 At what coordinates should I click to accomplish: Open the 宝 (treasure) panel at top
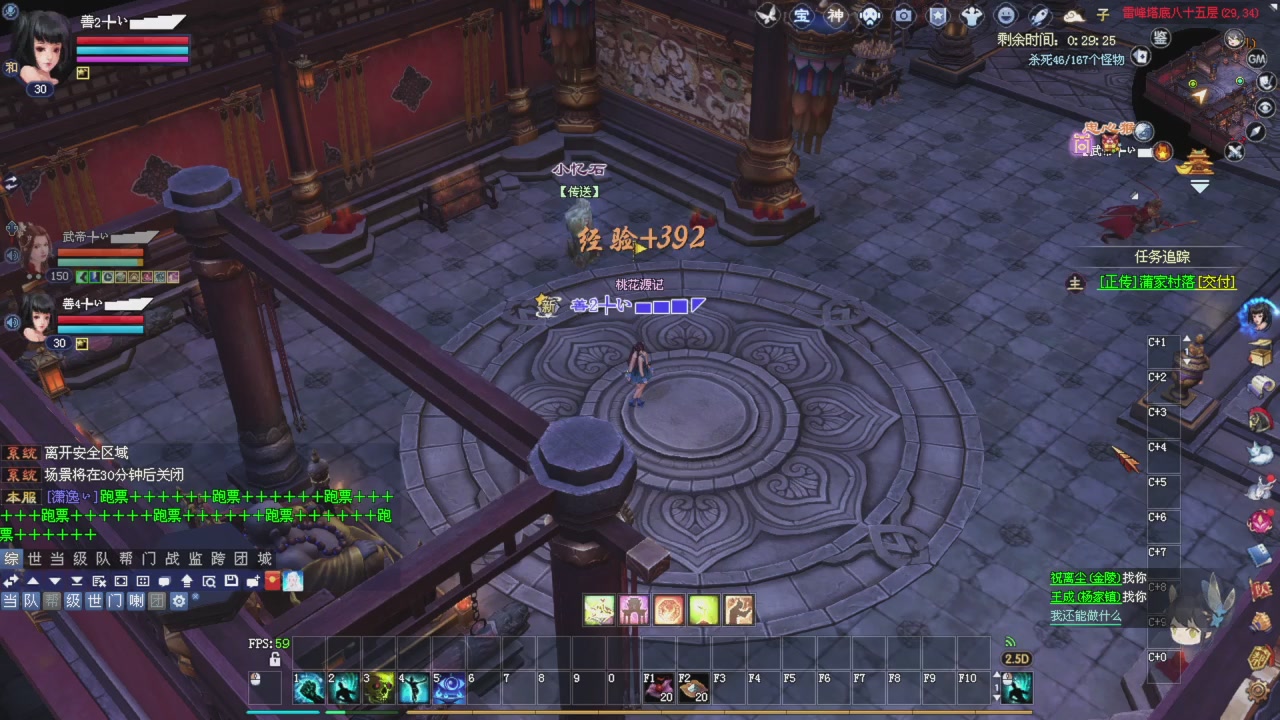801,15
